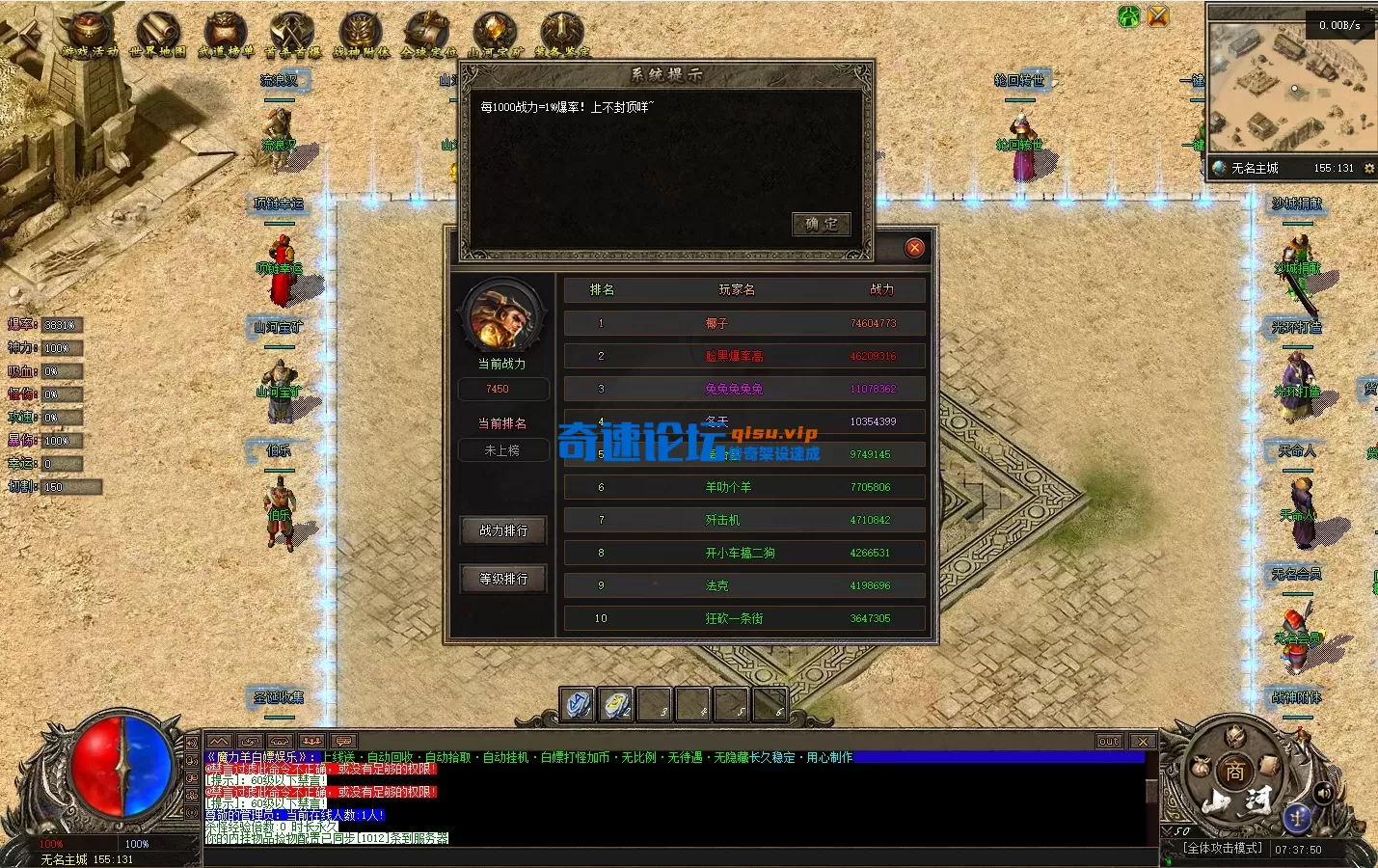Click the chat panel's out button
The width and height of the screenshot is (1378, 868).
point(1109,741)
